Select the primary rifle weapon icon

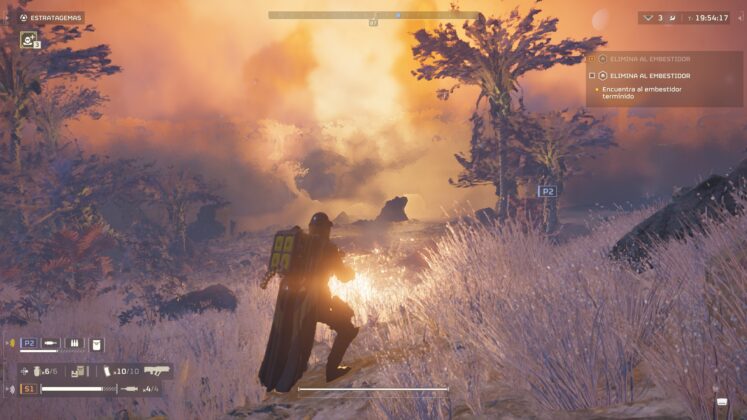157,370
